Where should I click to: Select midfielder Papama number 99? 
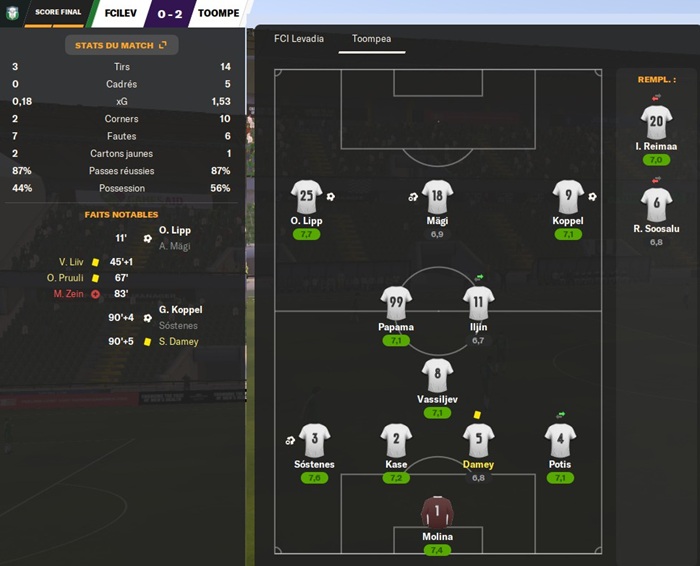(x=396, y=303)
